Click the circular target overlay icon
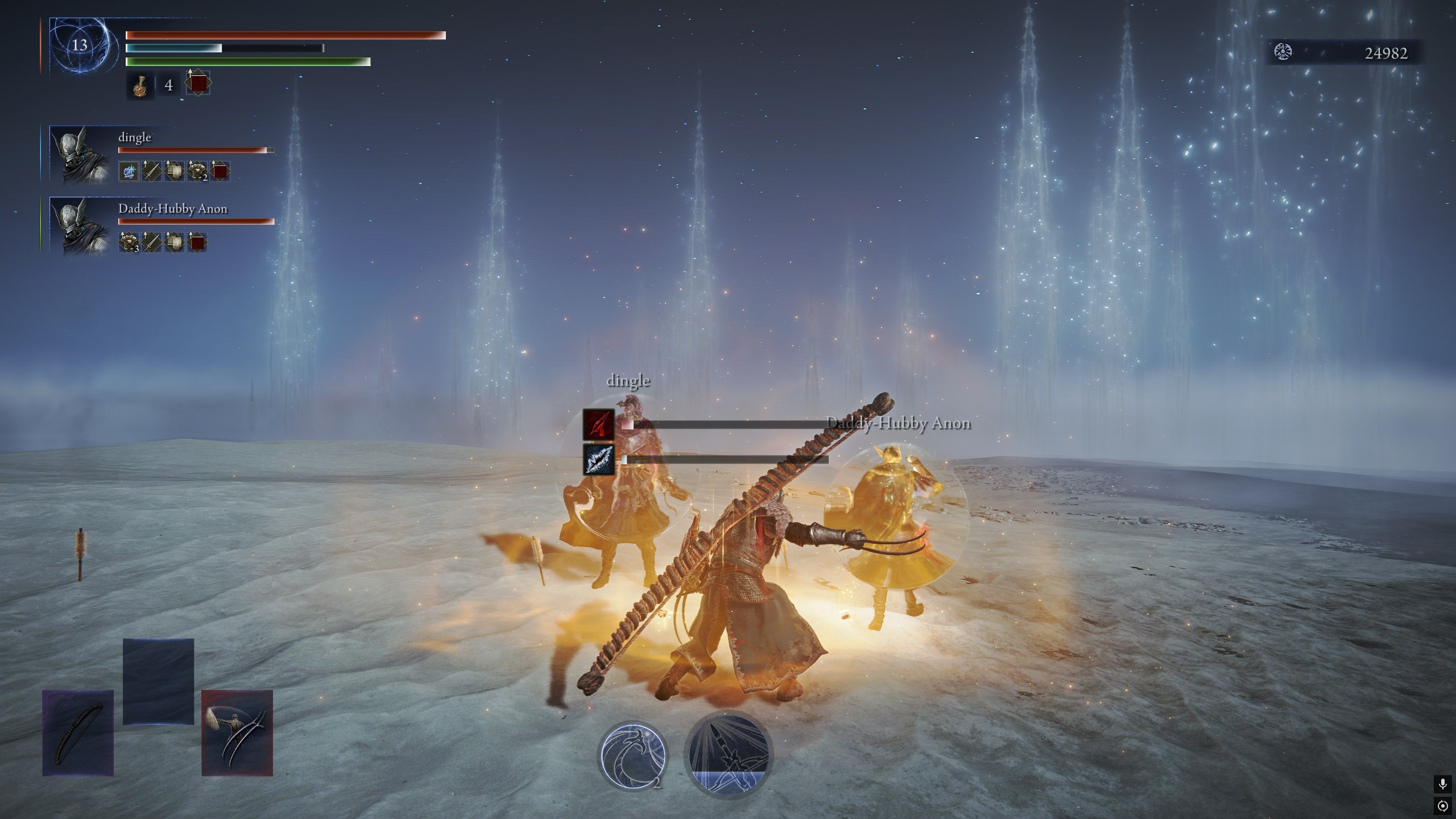Viewport: 1456px width, 819px height. 1442,806
